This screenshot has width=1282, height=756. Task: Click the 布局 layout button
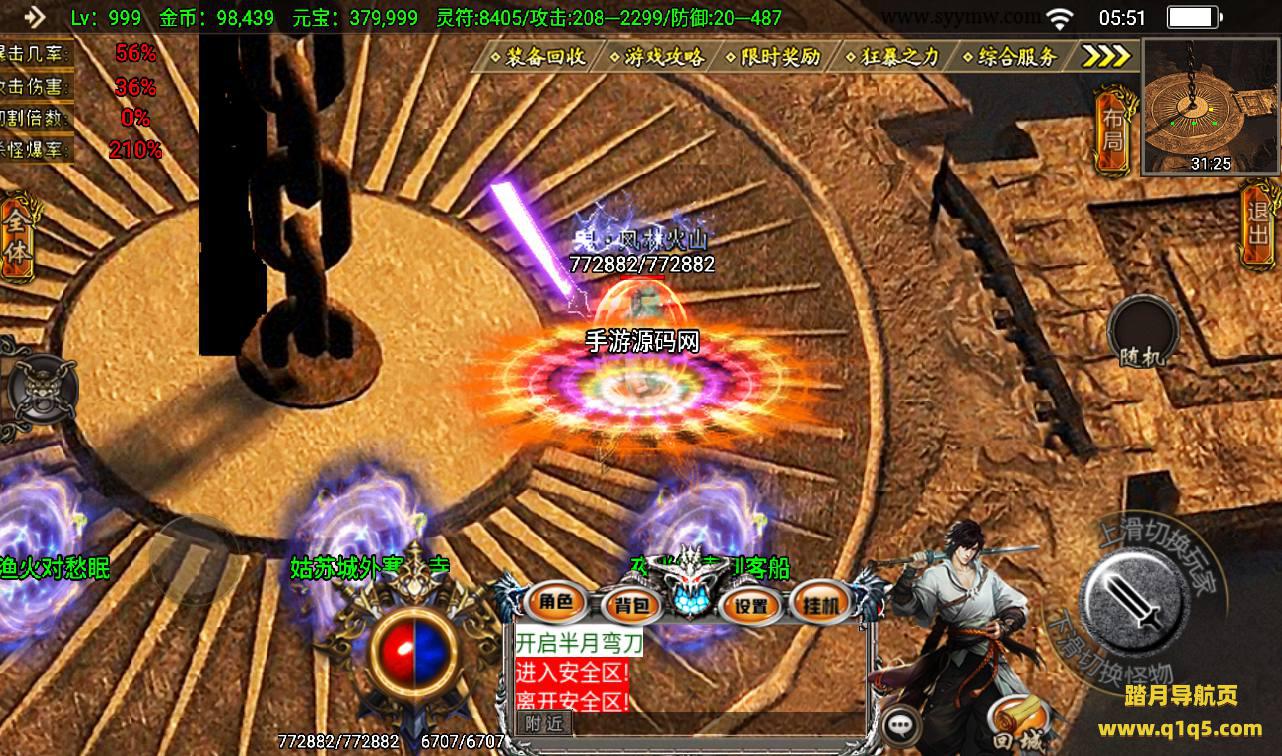point(1112,130)
